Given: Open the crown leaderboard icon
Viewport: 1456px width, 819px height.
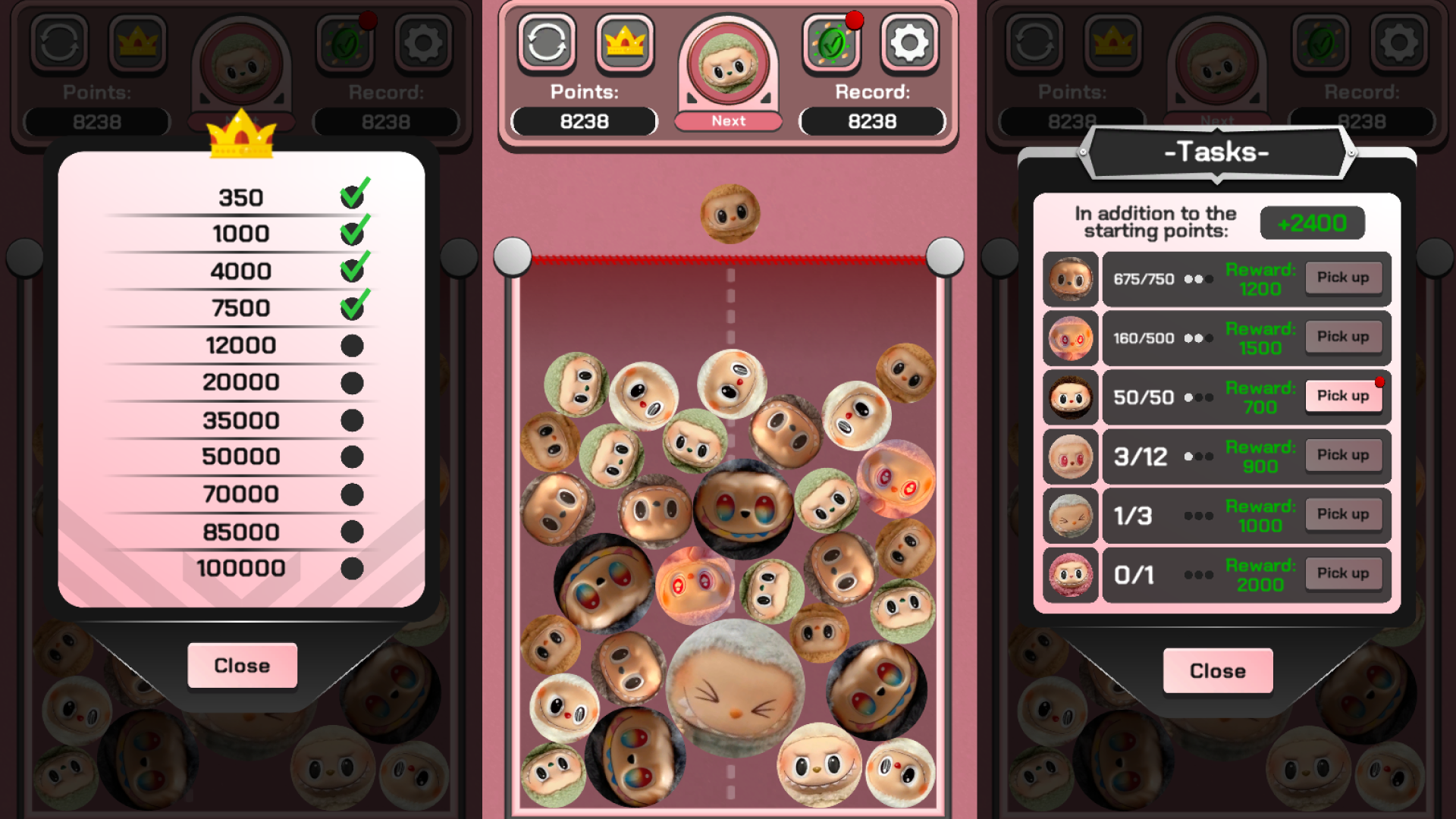Looking at the screenshot, I should pyautogui.click(x=624, y=42).
